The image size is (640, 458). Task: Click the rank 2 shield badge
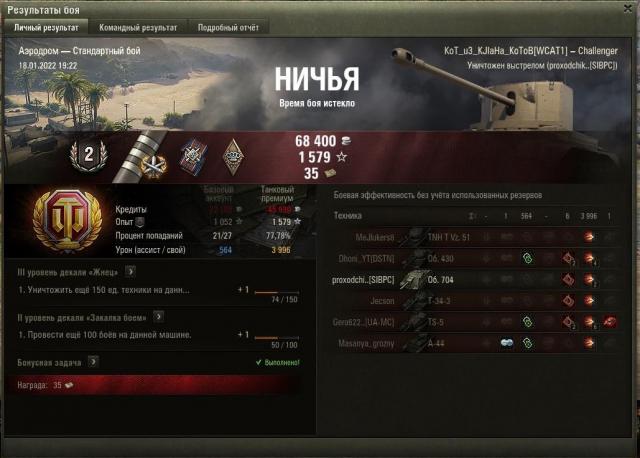87,153
